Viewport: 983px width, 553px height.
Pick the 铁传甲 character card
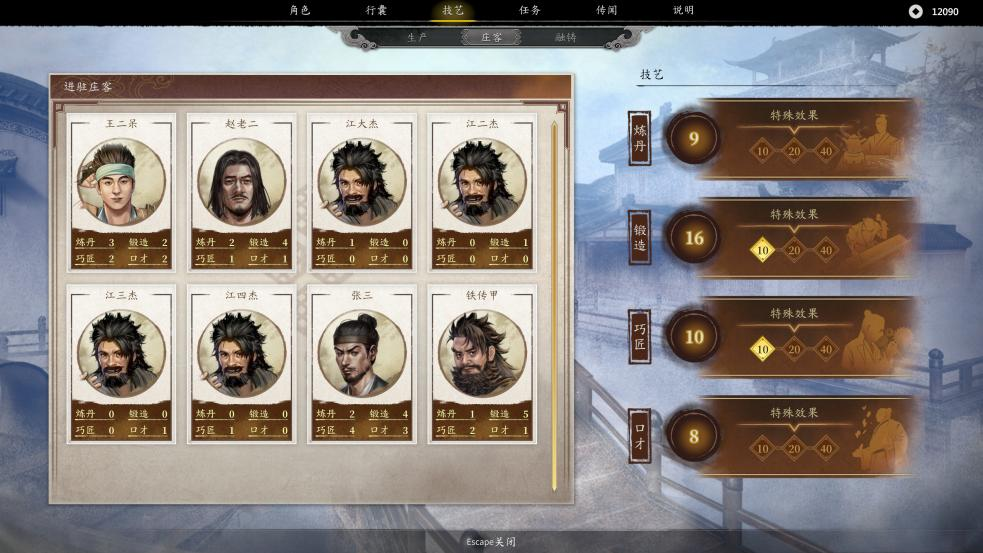pyautogui.click(x=482, y=364)
